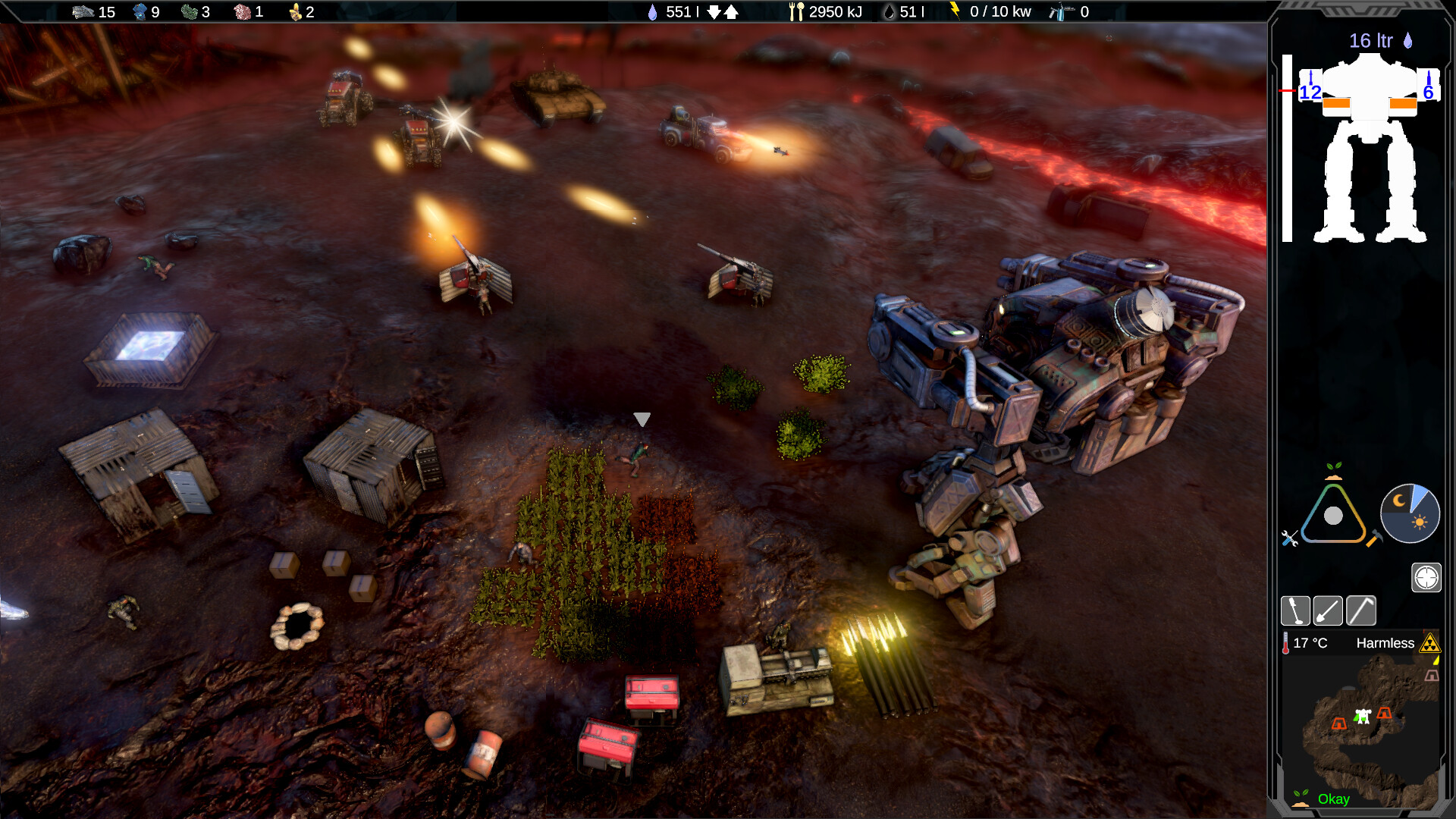Toggle the day/night clock dial
The width and height of the screenshot is (1456, 819).
1410,513
